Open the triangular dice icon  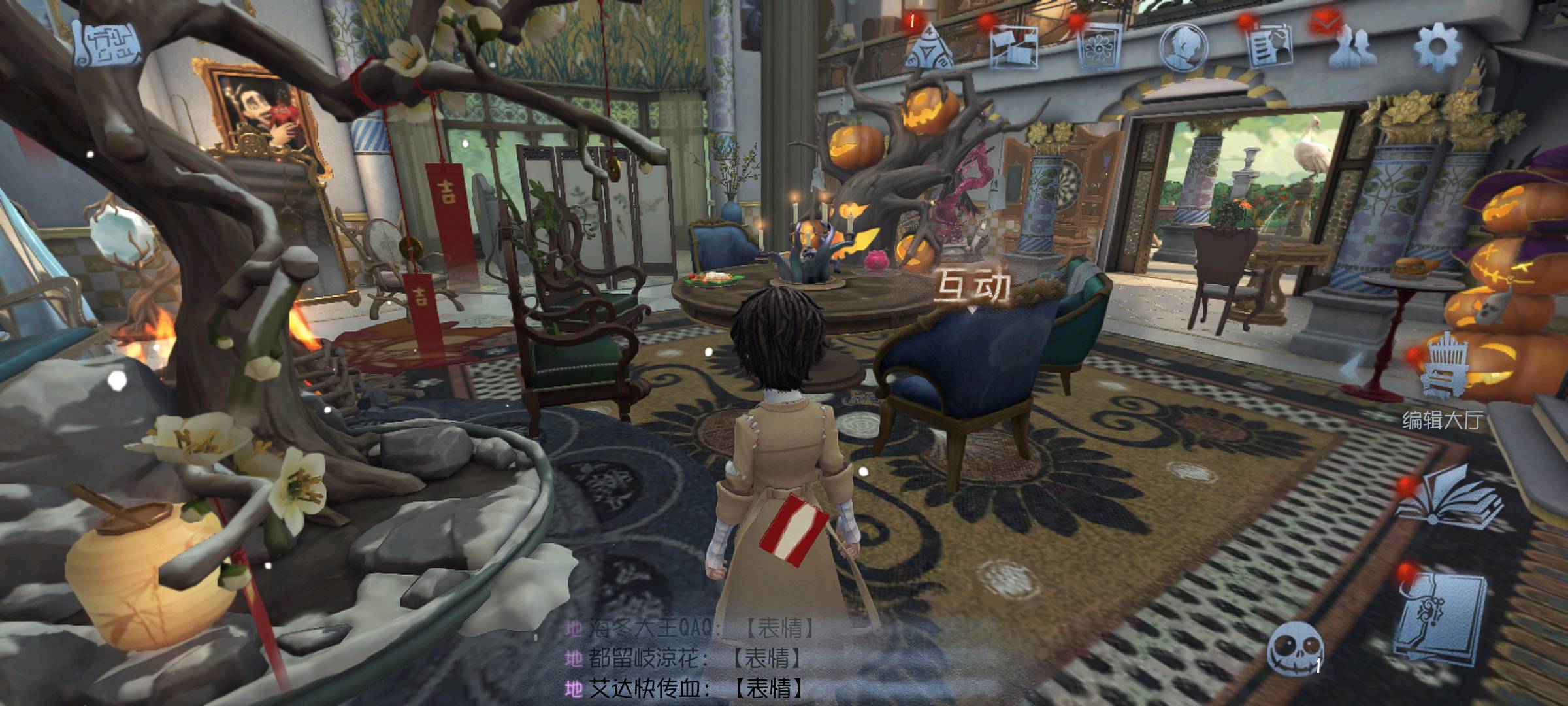tap(930, 46)
